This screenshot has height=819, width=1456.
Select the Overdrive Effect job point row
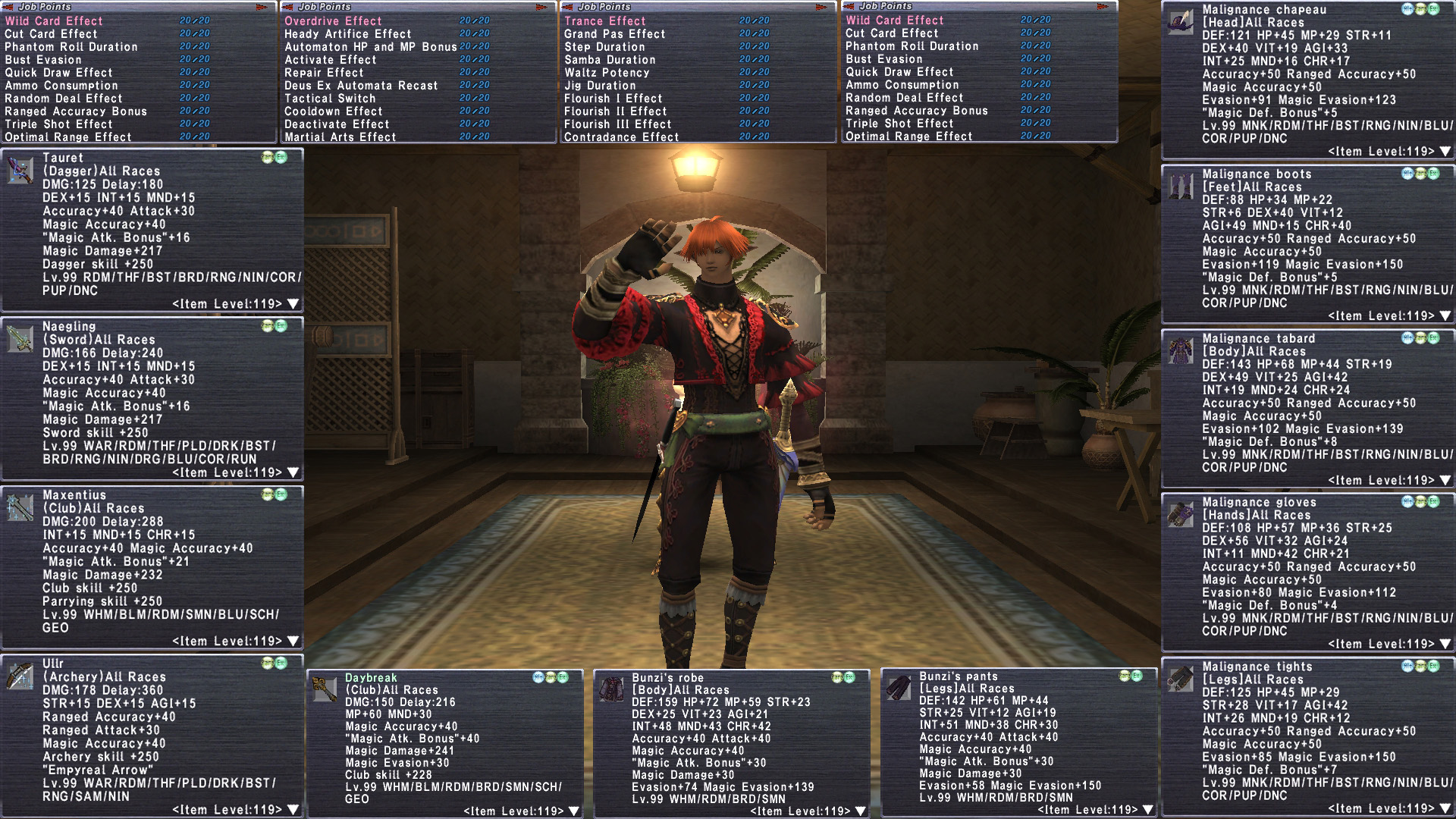(x=333, y=21)
